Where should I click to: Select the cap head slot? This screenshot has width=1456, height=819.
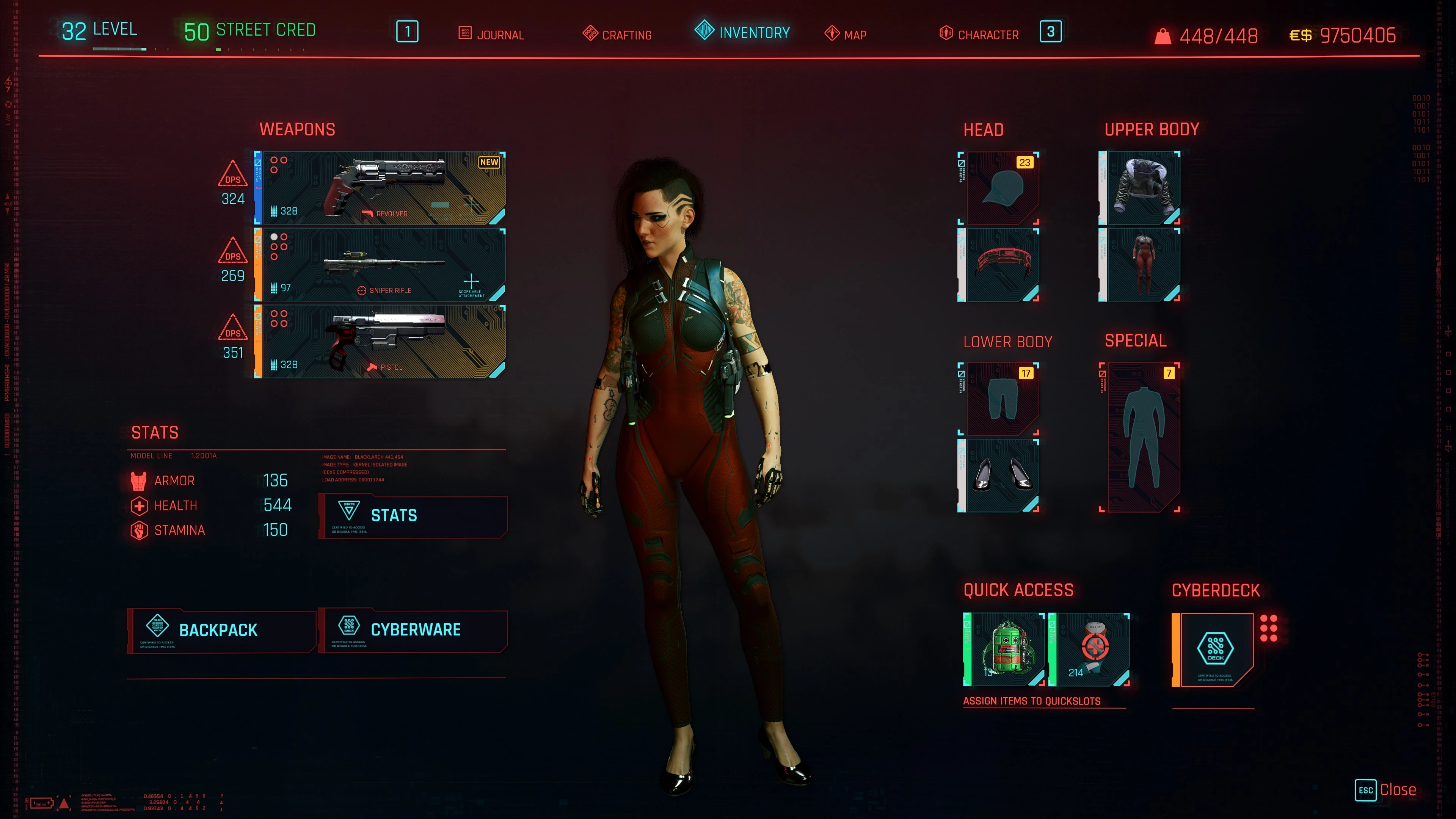tap(999, 188)
